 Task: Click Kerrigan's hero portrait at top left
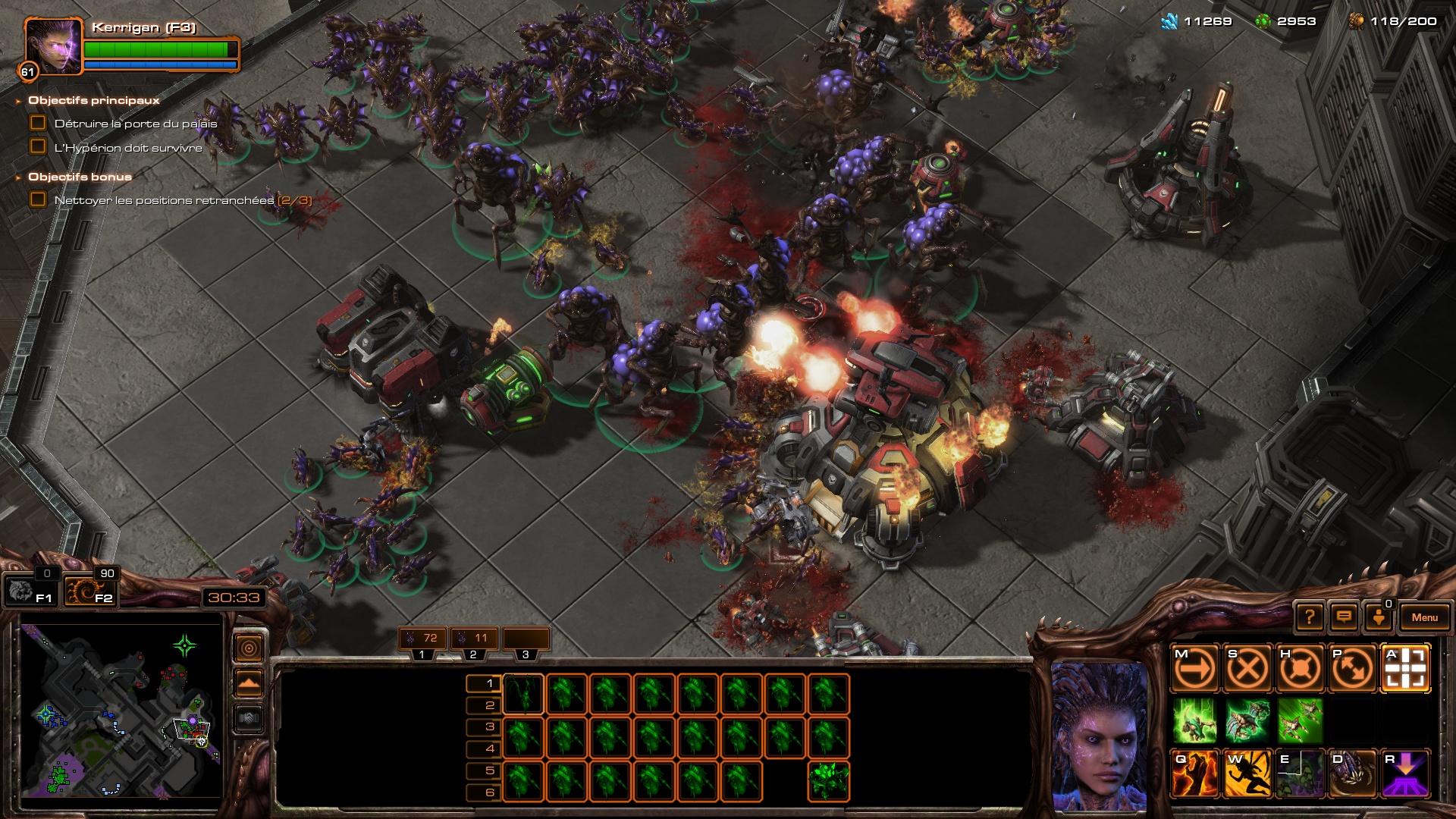[53, 47]
